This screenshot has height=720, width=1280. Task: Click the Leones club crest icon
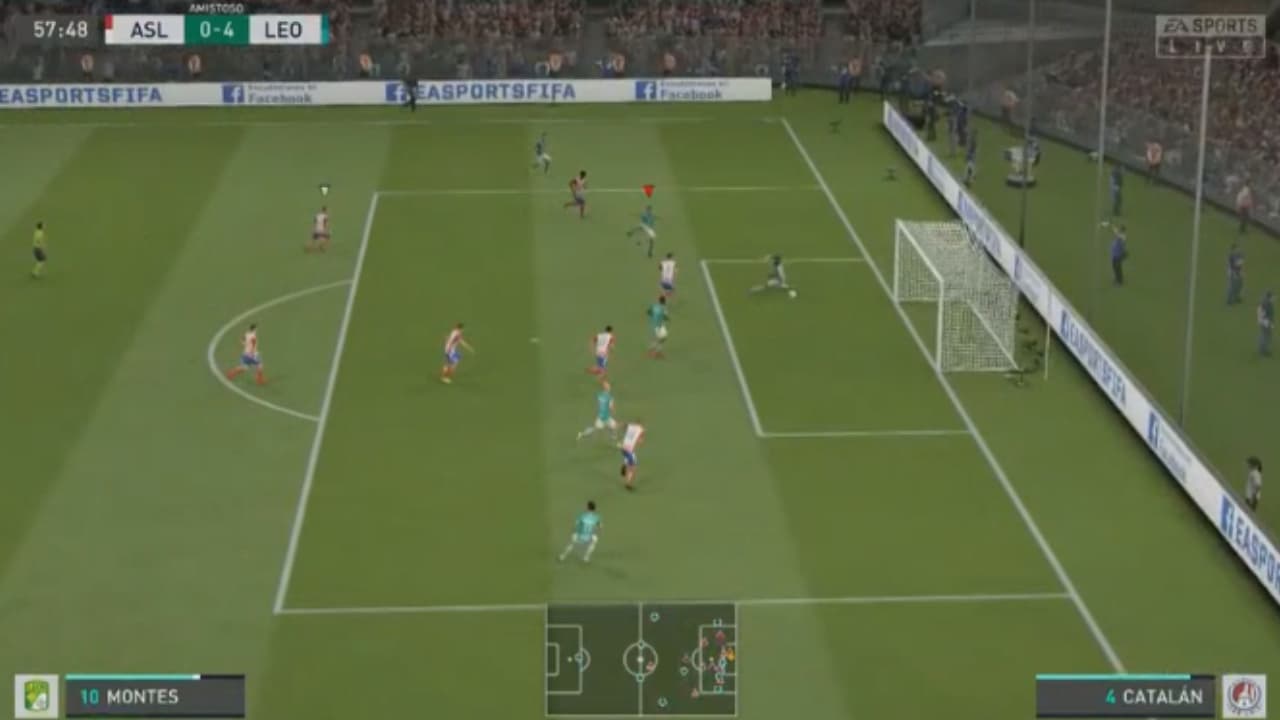36,692
